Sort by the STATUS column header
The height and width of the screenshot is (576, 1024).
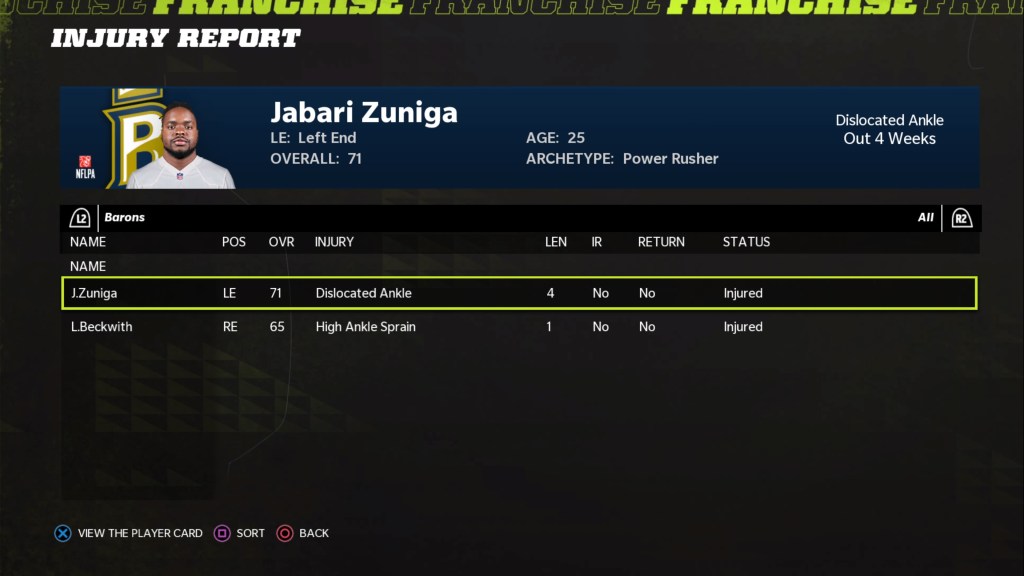coord(746,242)
